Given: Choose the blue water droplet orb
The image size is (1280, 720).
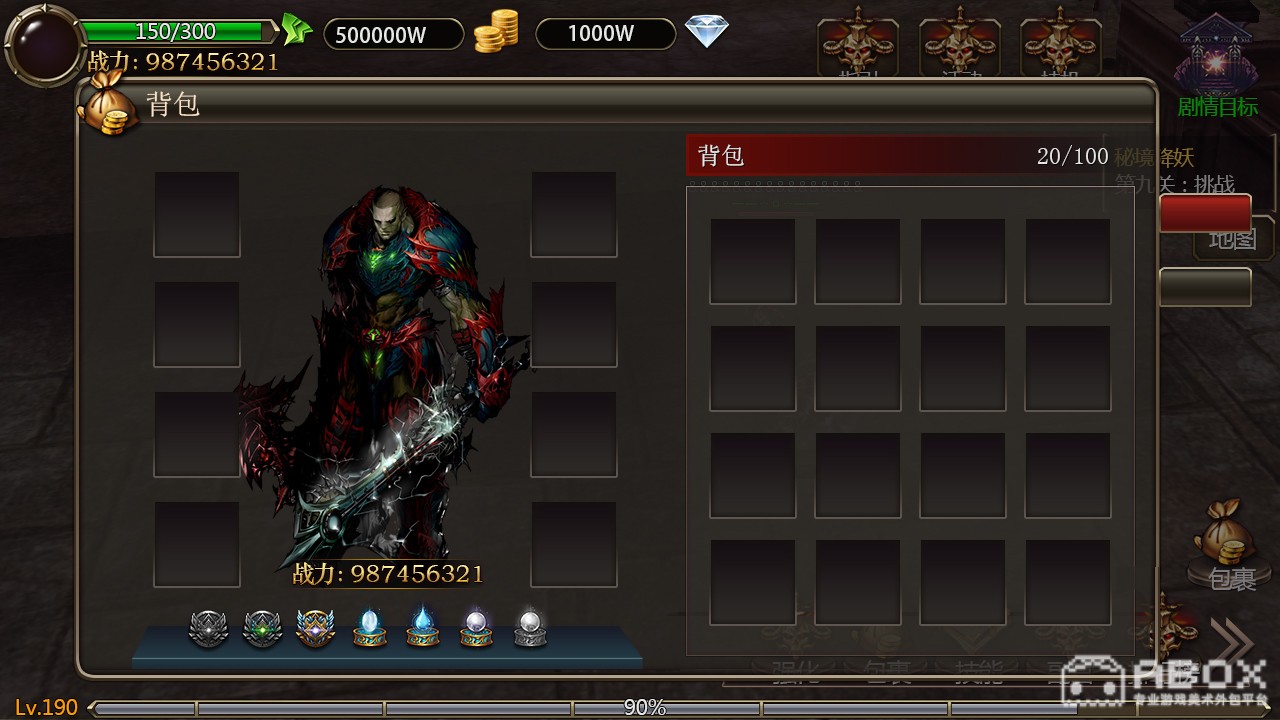Looking at the screenshot, I should click(x=423, y=628).
